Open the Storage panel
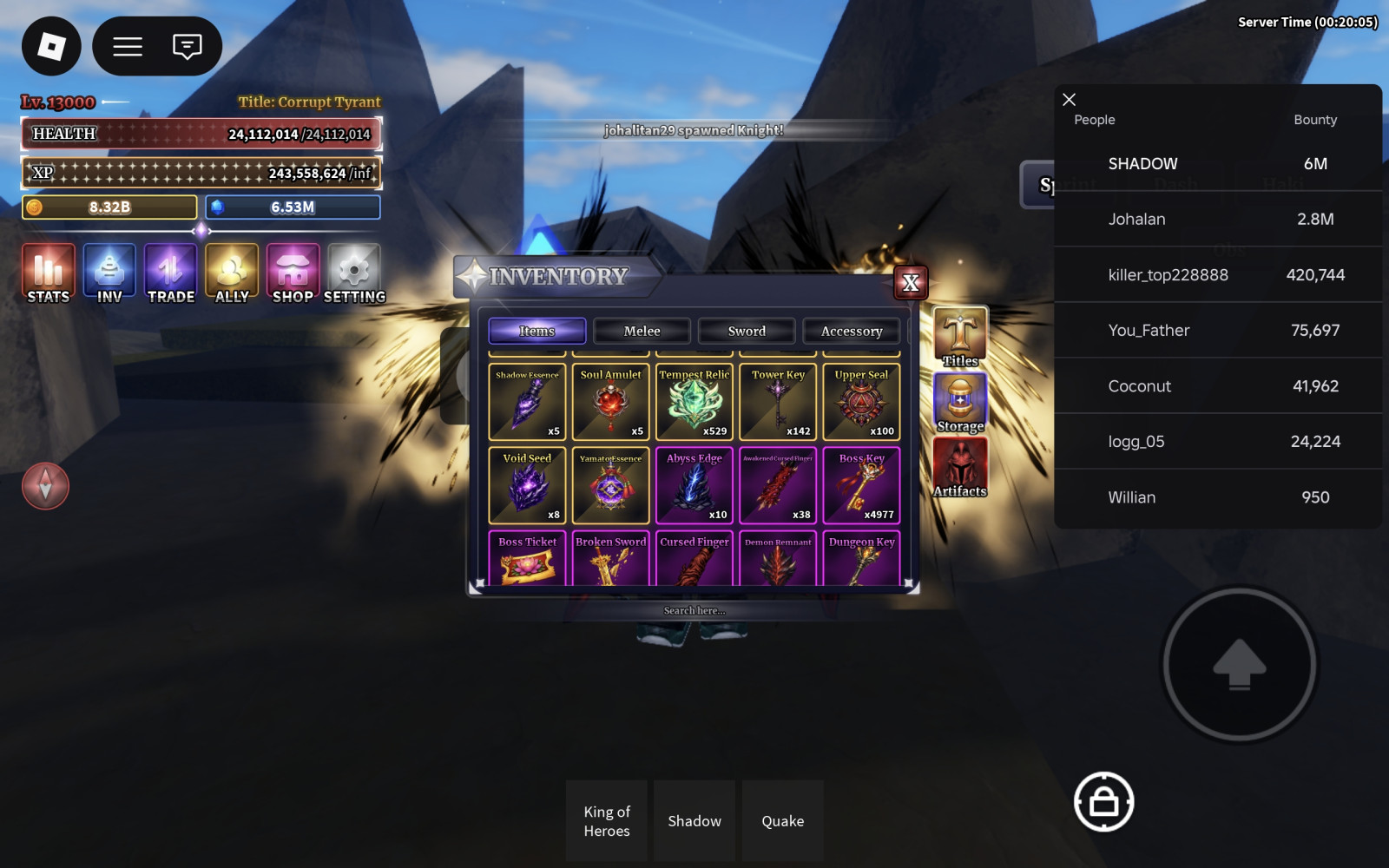Viewport: 1389px width, 868px height. click(960, 403)
